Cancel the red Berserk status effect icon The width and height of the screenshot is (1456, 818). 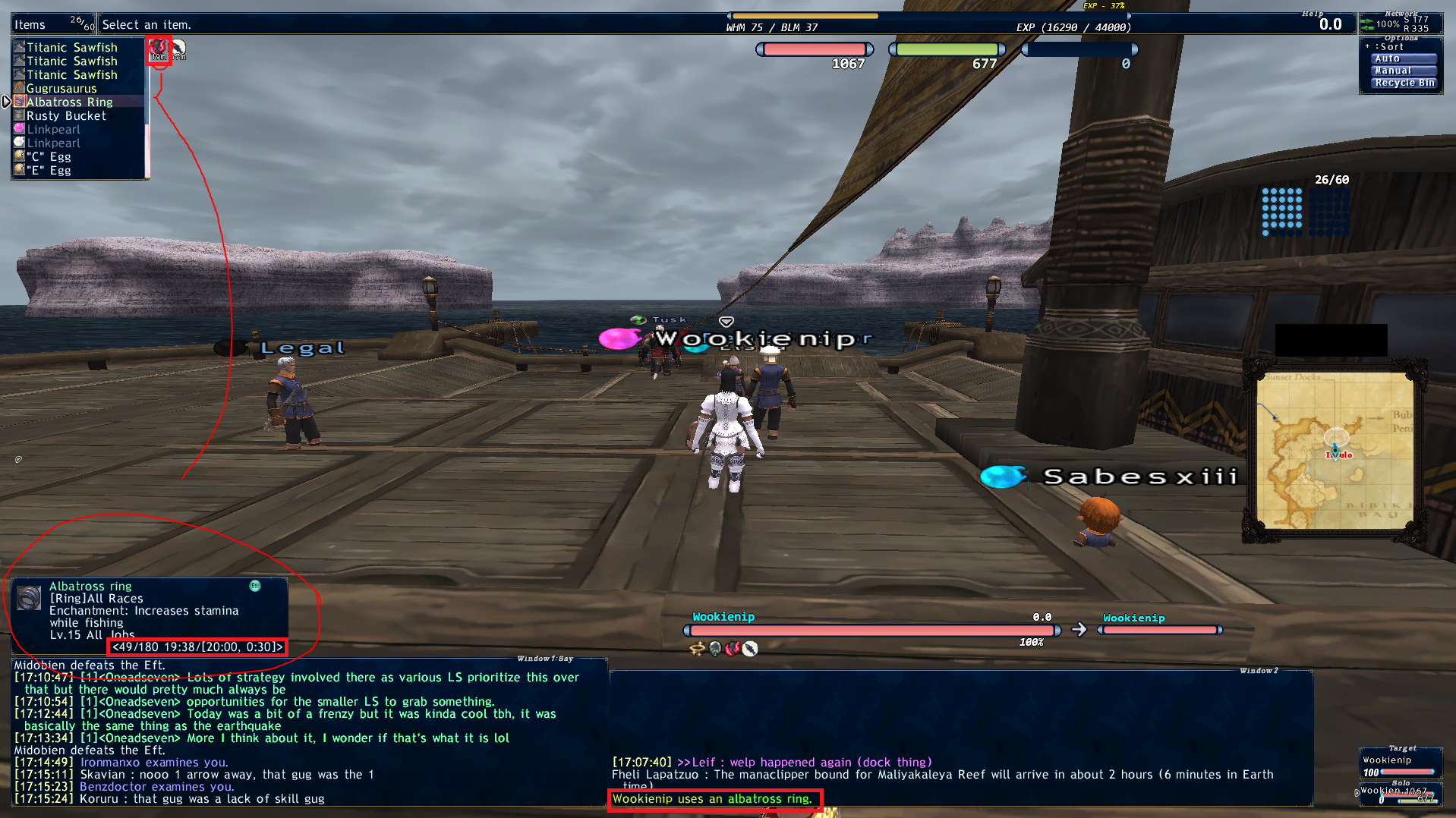[732, 649]
